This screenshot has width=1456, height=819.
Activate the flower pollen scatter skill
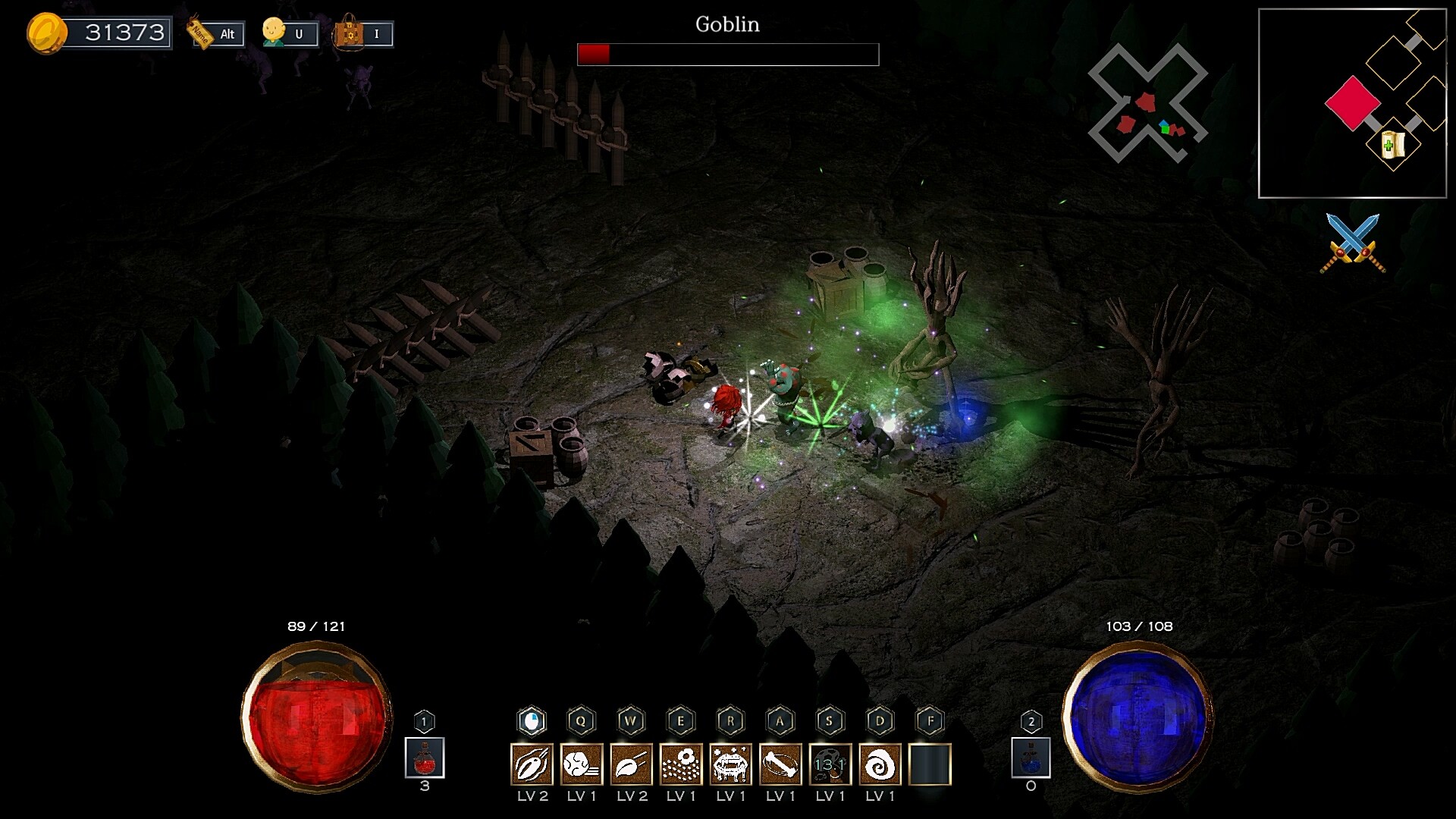pyautogui.click(x=681, y=764)
